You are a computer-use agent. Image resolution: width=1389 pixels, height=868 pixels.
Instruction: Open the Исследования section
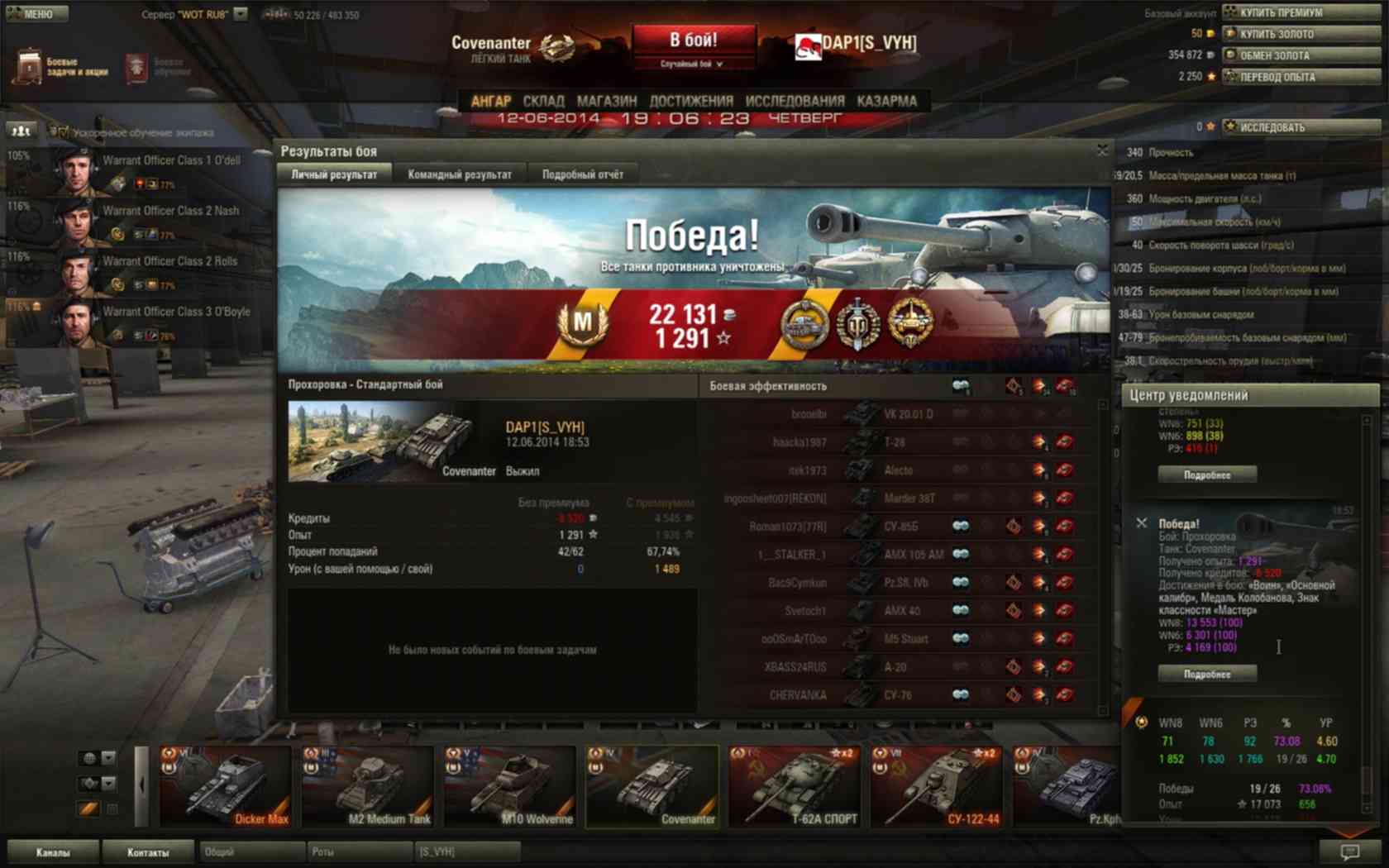[795, 101]
